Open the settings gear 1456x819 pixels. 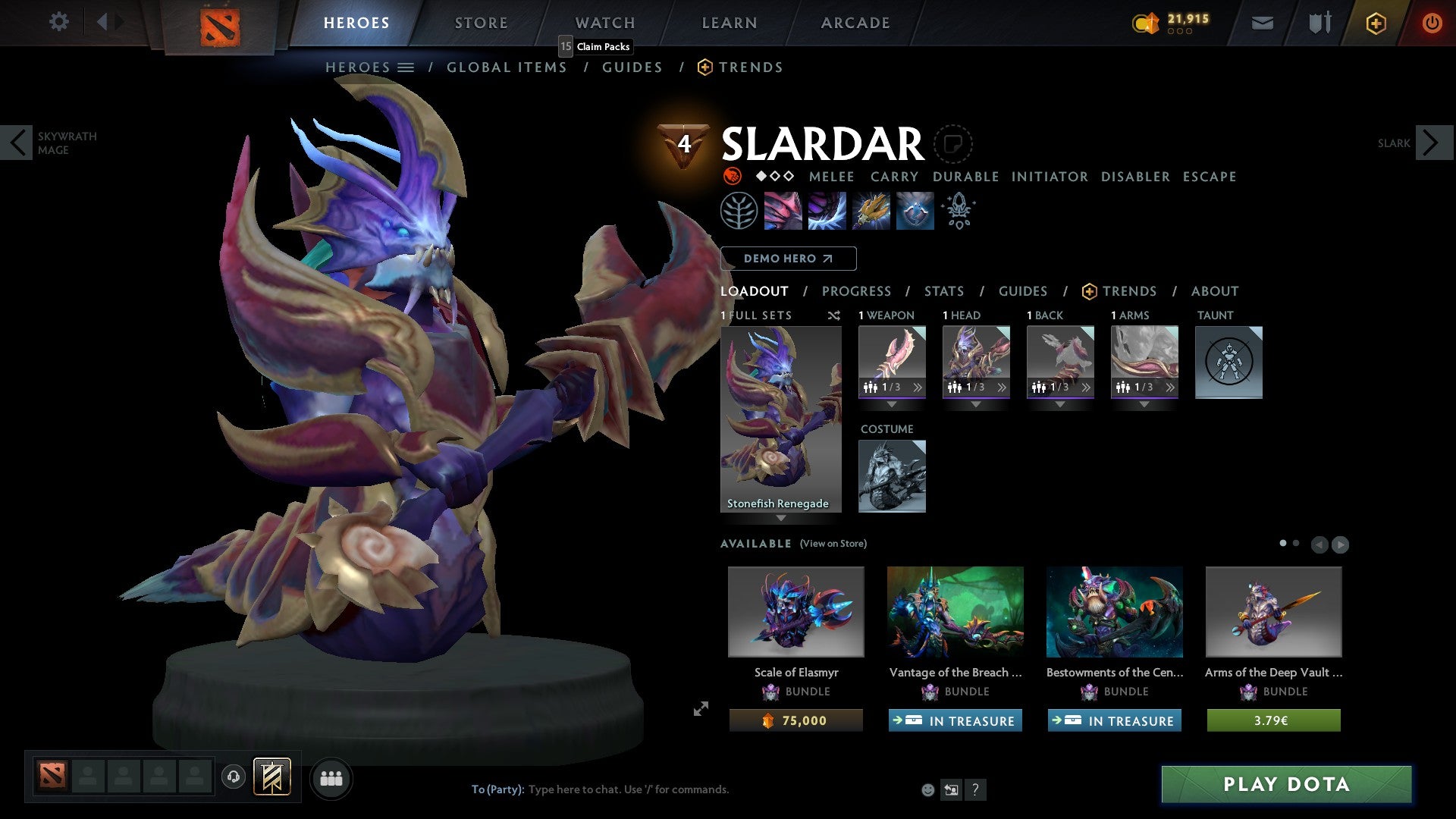(58, 22)
